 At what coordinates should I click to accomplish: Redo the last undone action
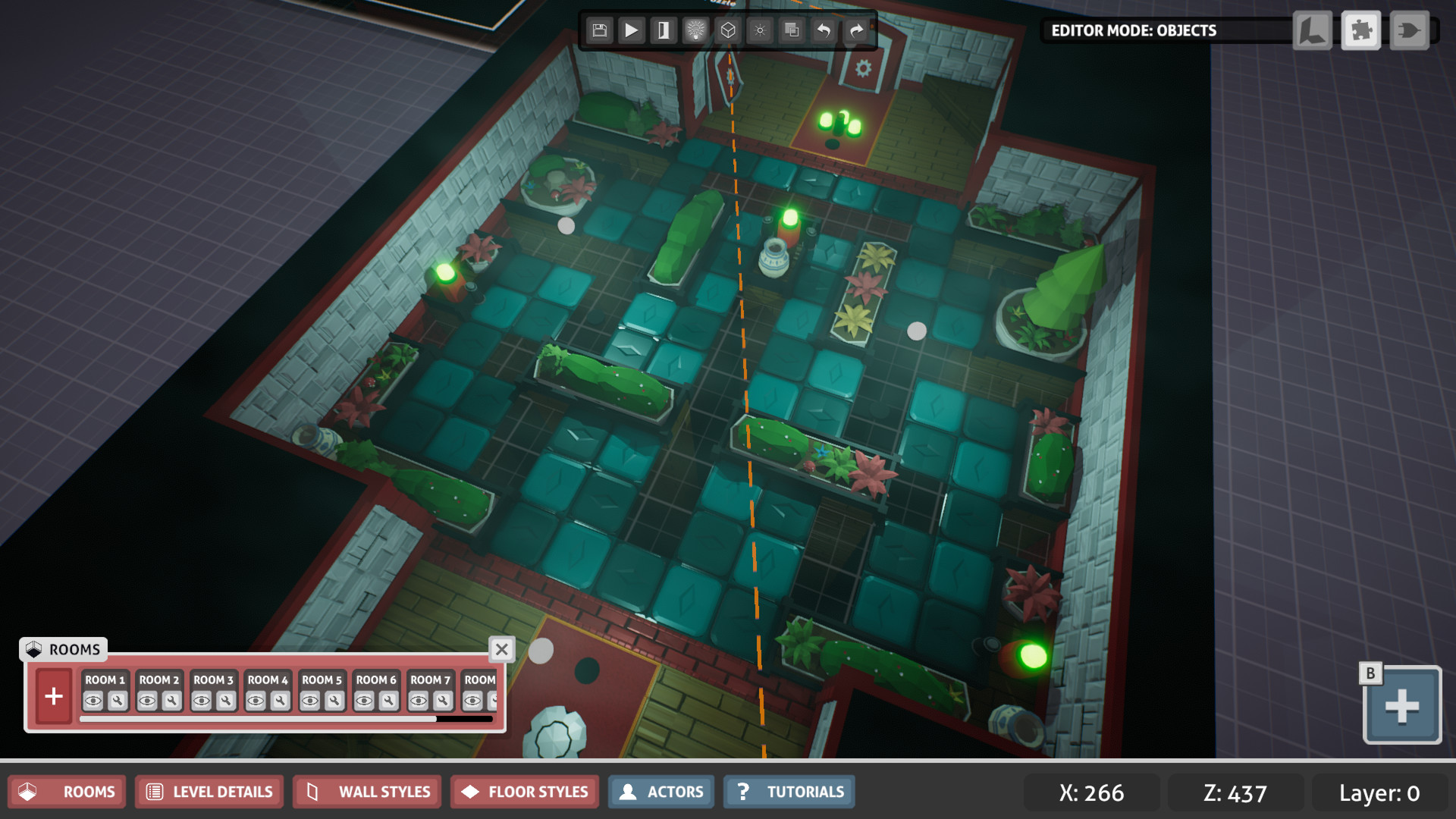[x=856, y=30]
